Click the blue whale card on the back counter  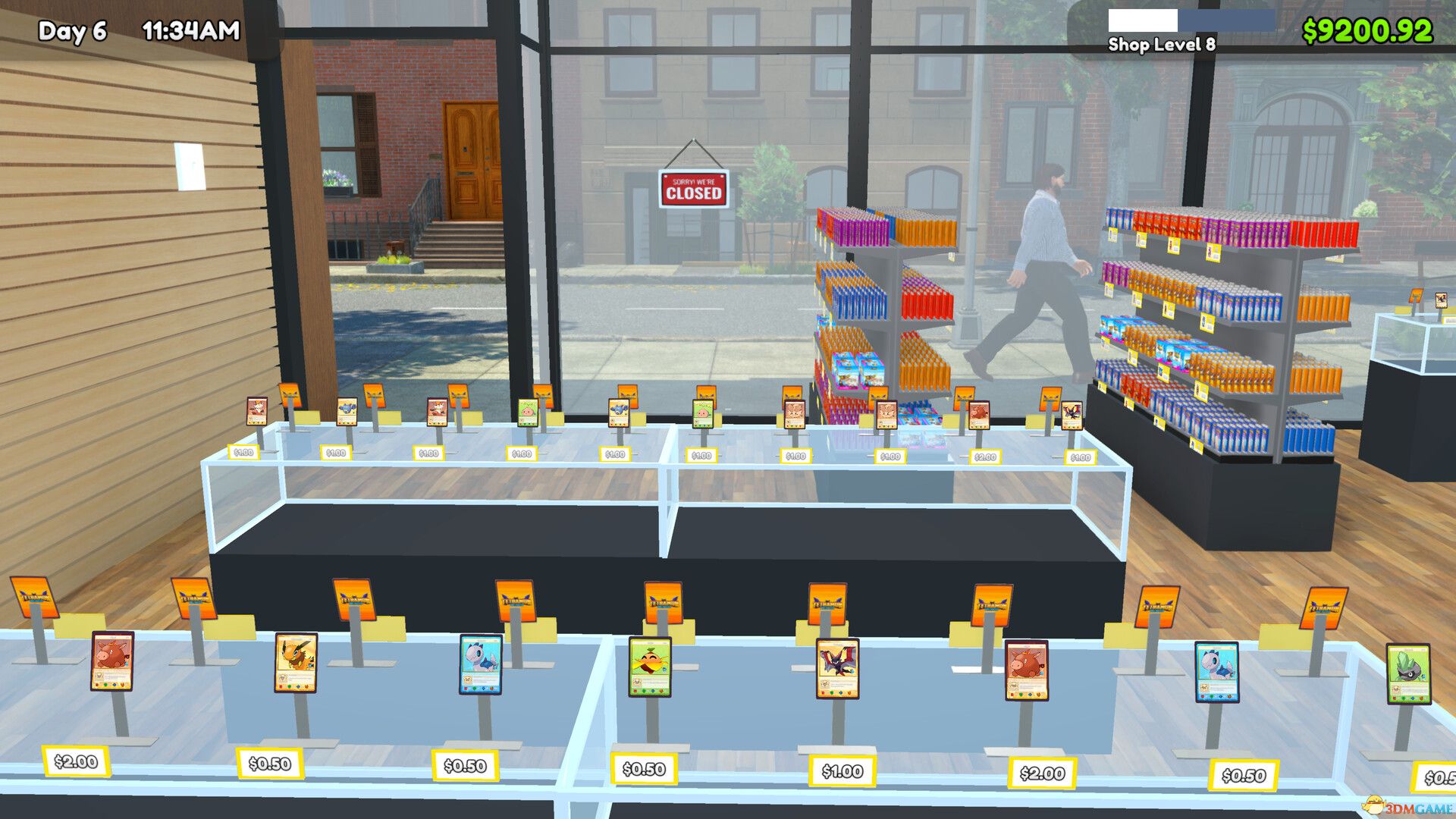[346, 411]
